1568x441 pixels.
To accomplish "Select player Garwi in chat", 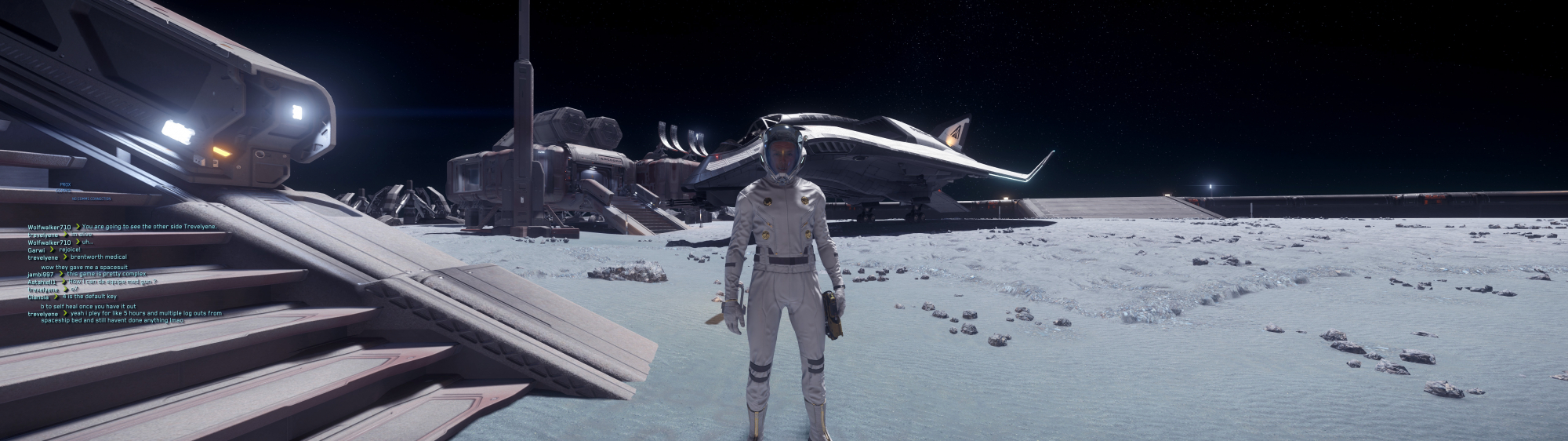I will point(36,250).
